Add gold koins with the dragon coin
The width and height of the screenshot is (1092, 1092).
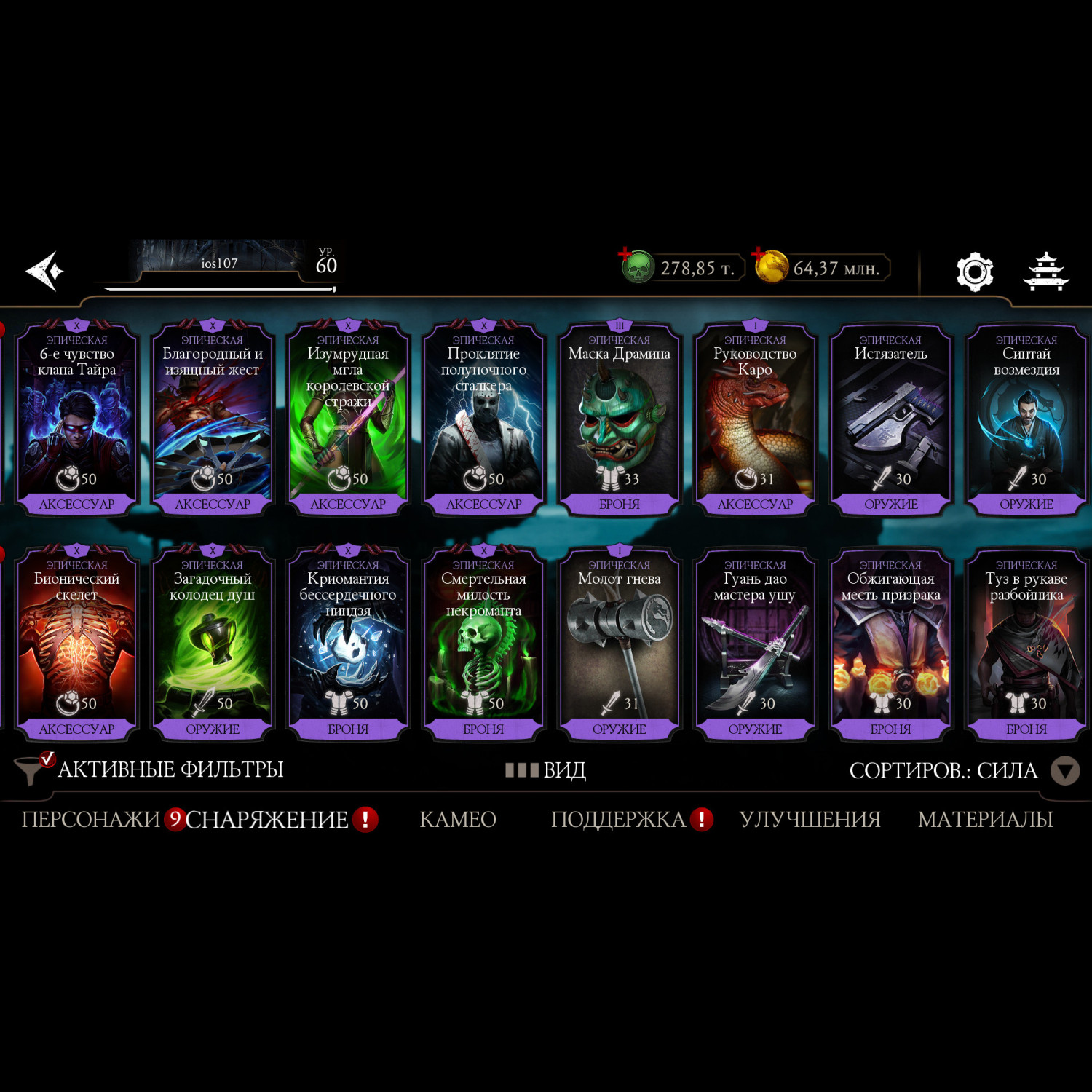click(770, 266)
